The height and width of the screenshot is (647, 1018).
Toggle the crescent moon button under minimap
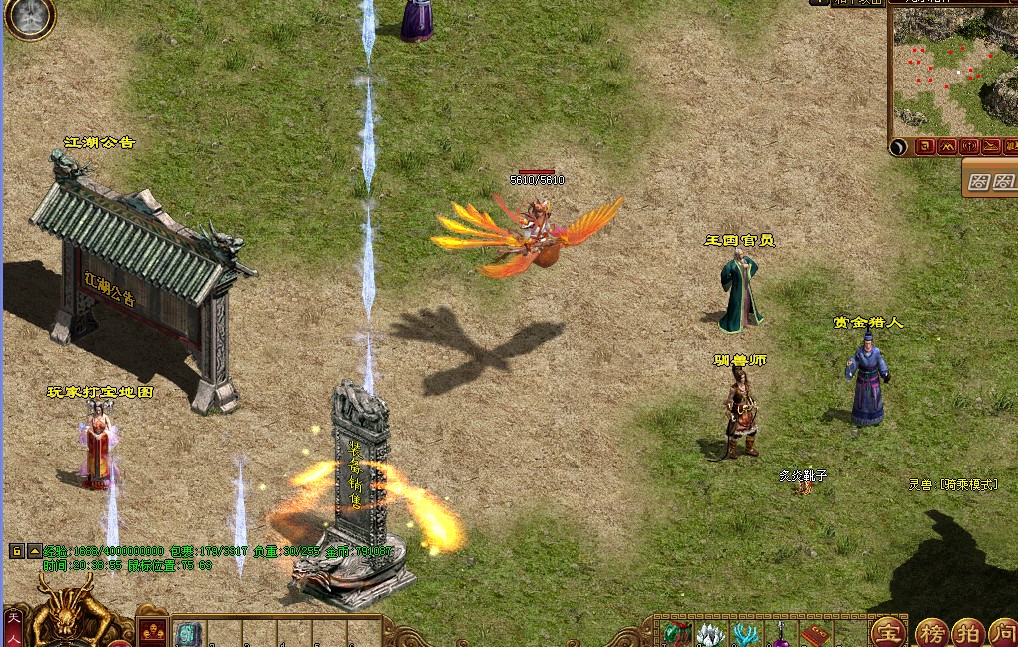click(899, 146)
